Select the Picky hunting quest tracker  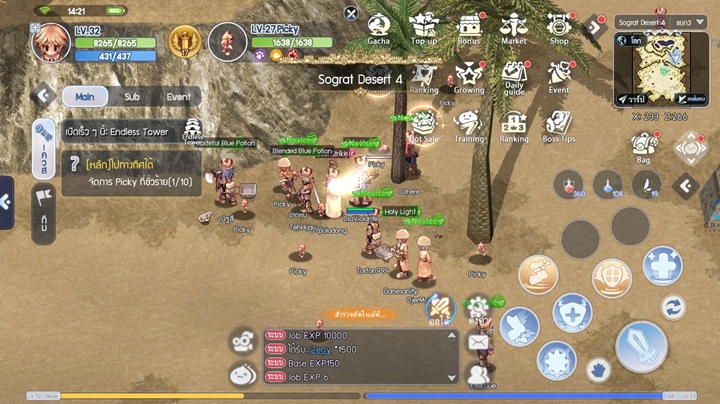pos(130,172)
